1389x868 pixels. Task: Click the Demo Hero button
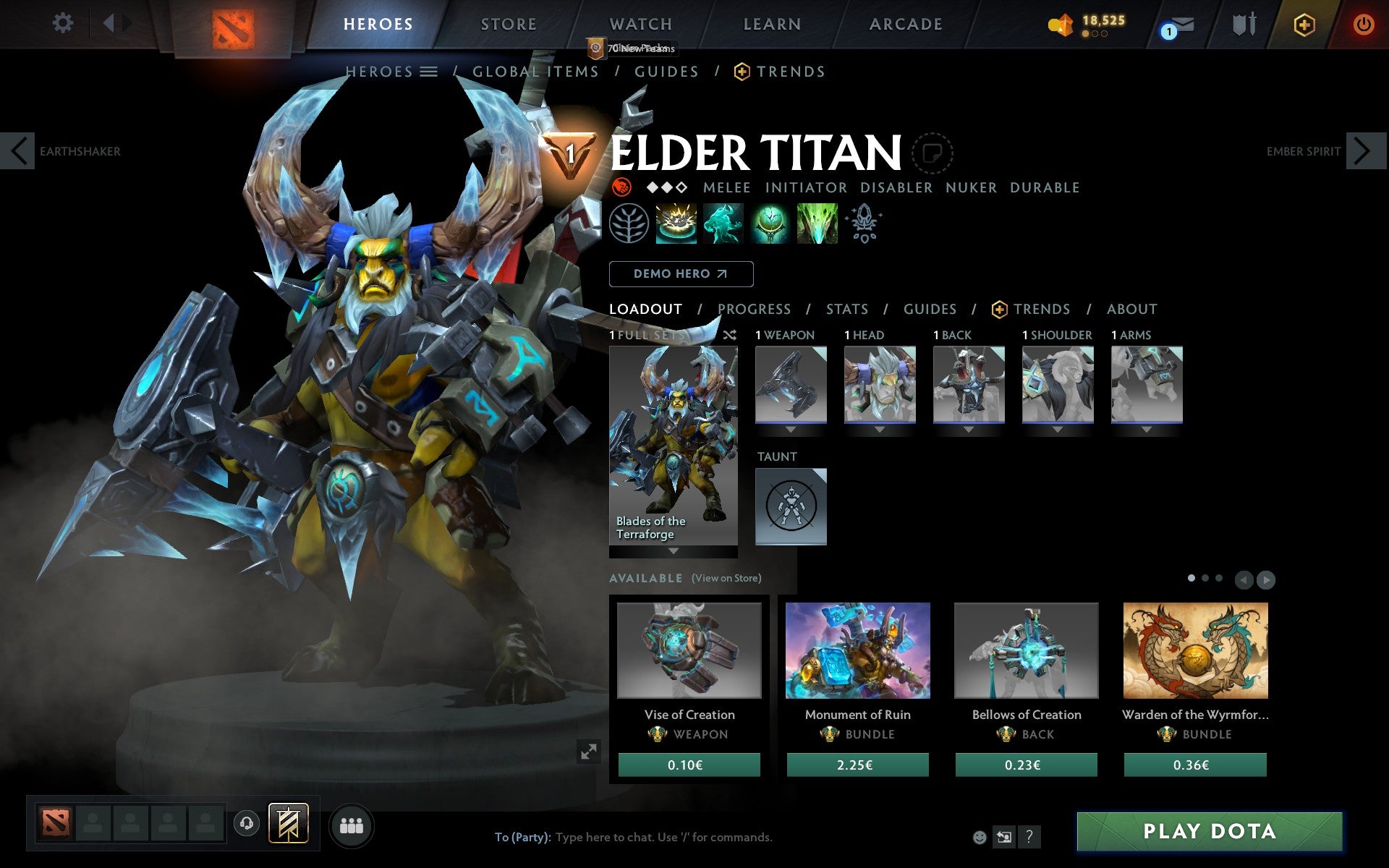pos(681,274)
